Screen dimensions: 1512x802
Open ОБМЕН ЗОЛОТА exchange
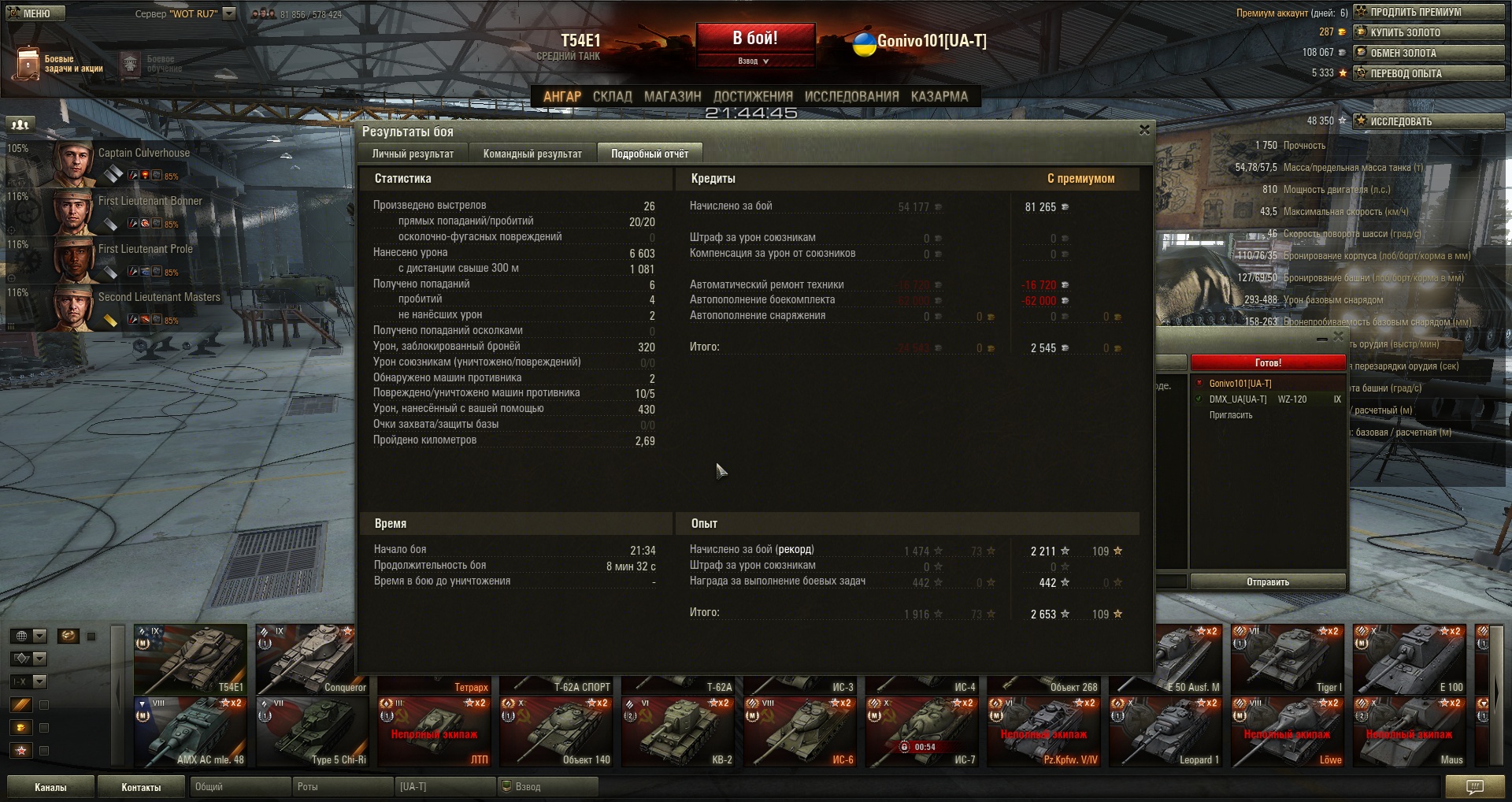pos(1428,53)
